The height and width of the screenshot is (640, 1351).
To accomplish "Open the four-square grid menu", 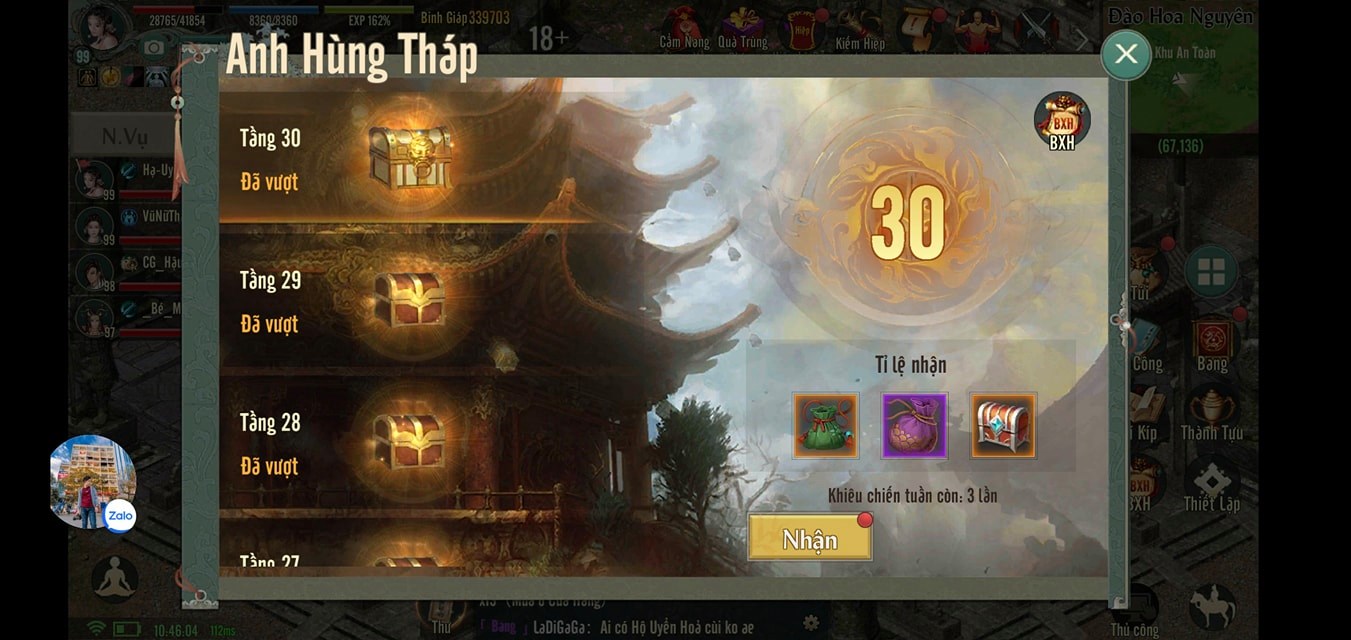I will click(x=1211, y=271).
